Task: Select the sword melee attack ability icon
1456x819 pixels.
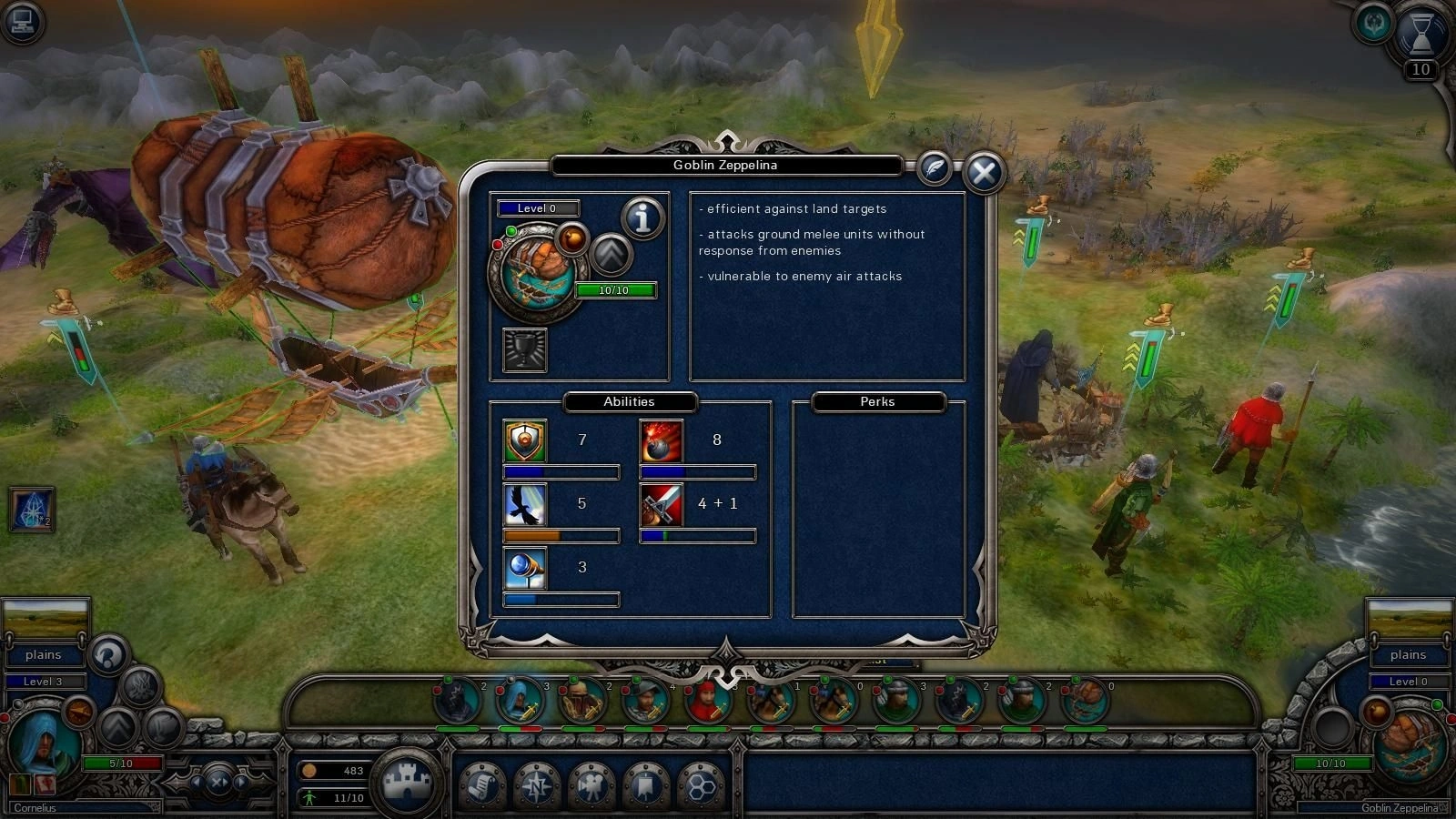Action: tap(662, 505)
